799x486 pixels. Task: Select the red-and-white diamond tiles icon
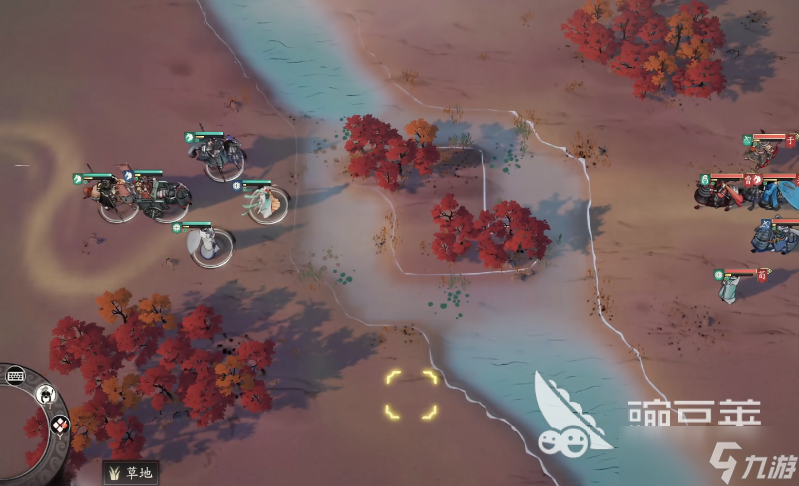59,424
